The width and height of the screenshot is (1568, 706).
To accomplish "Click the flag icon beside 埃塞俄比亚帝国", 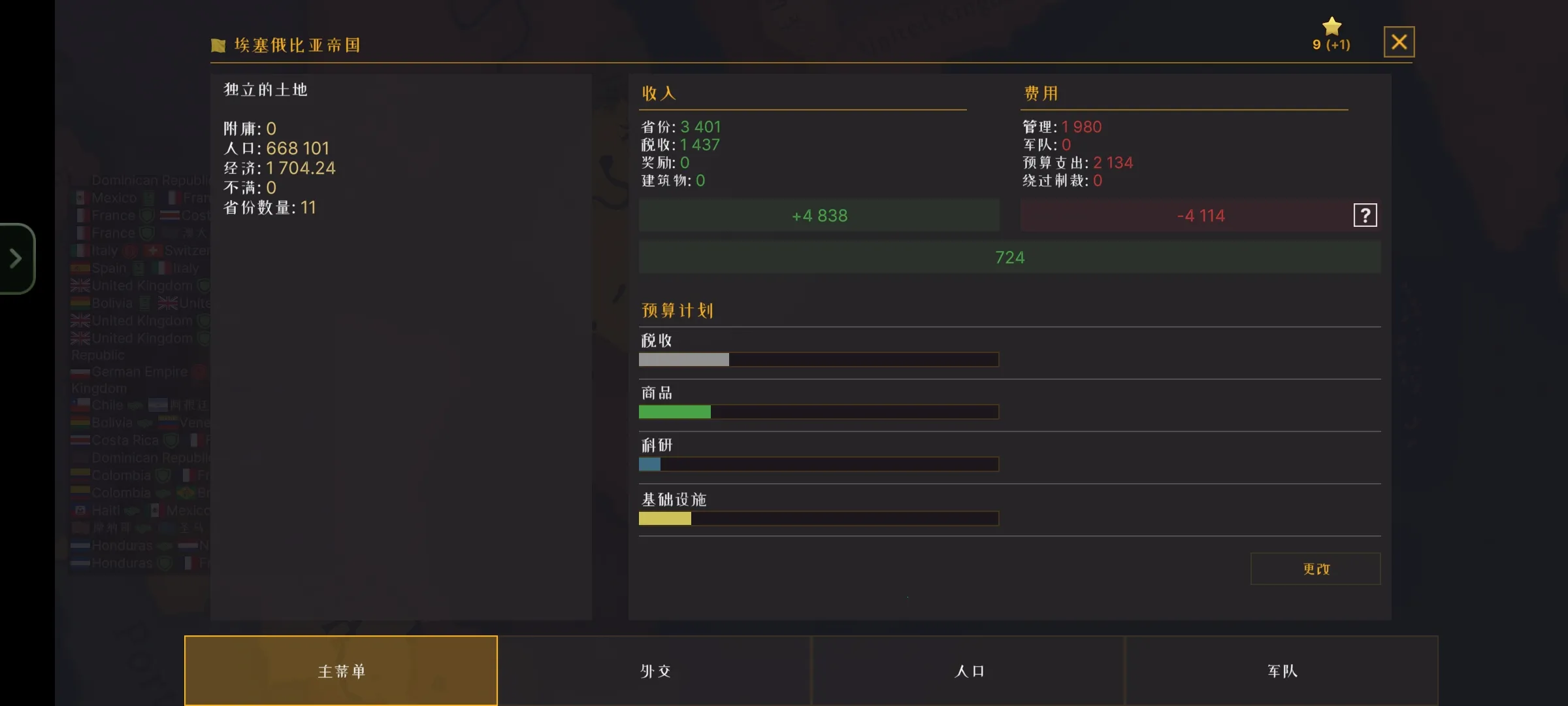I will coord(218,44).
